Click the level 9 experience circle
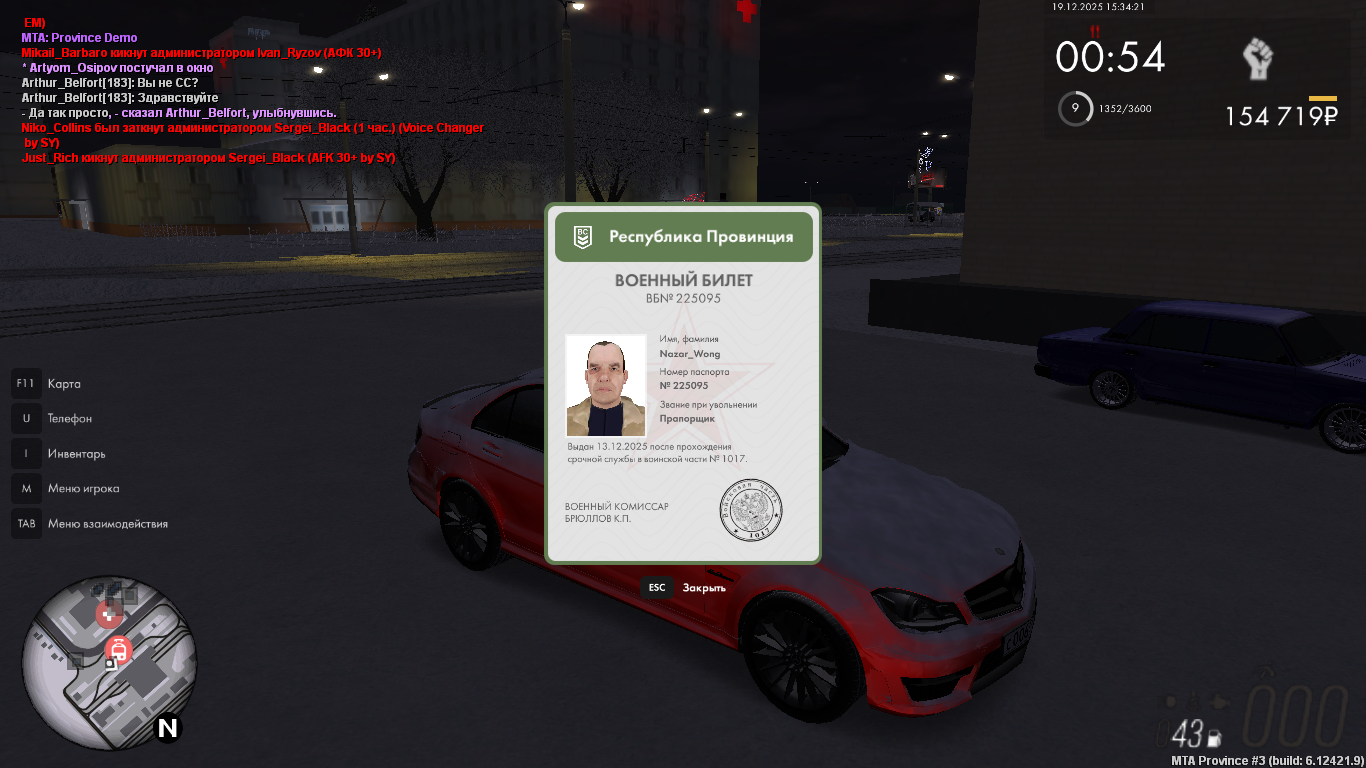 (x=1075, y=109)
